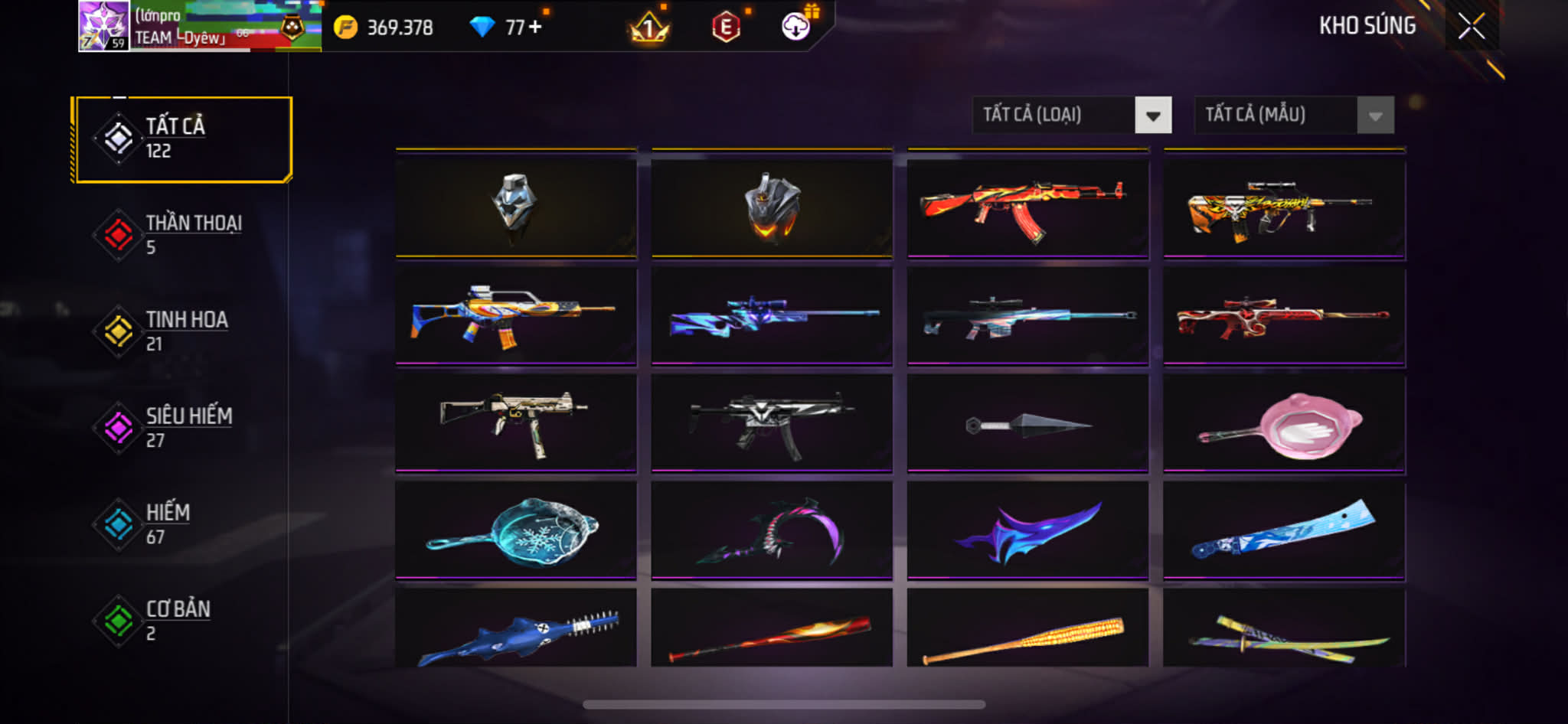
Task: Tap the red hexagon E badge icon
Action: [726, 28]
